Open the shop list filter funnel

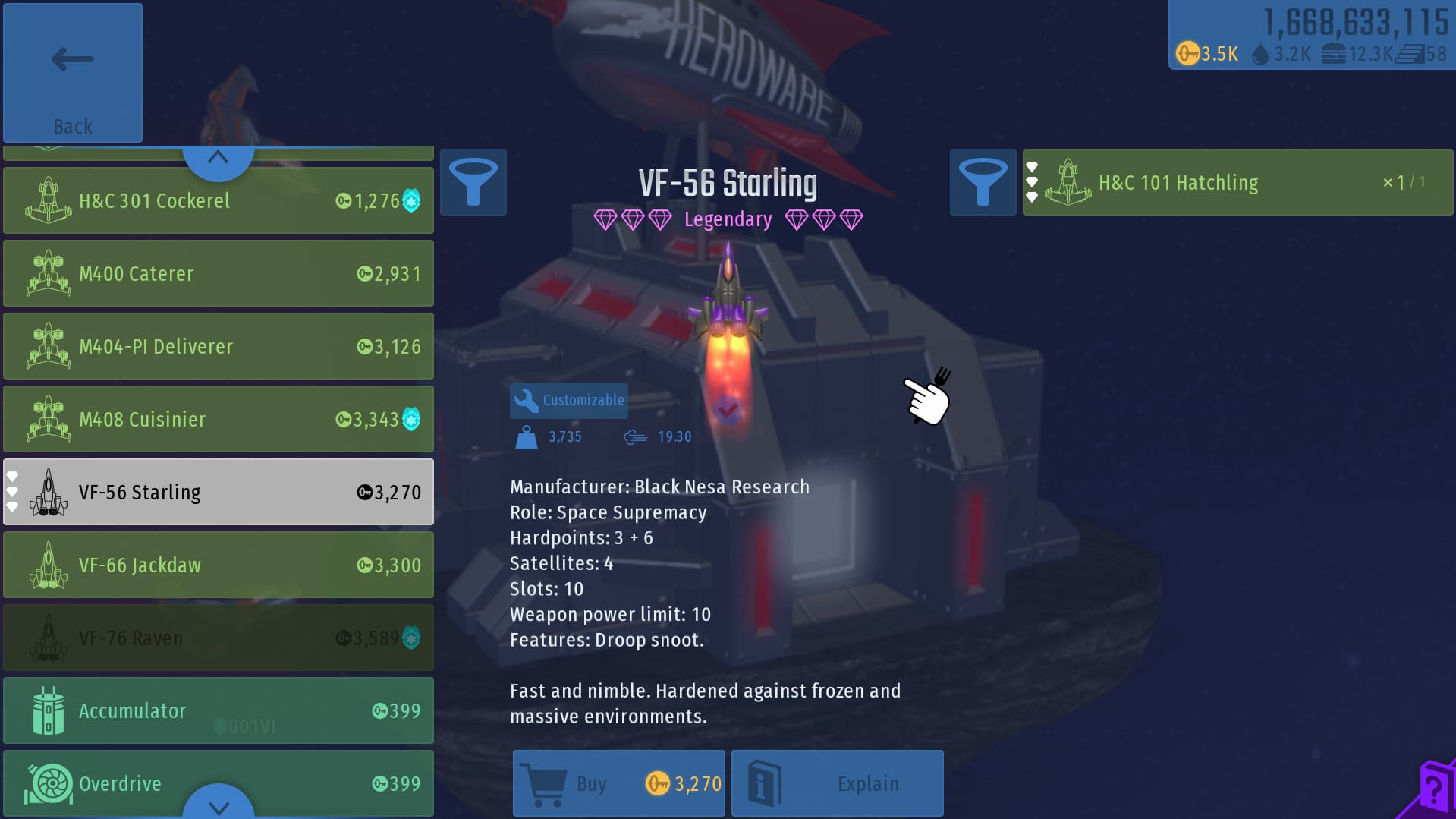click(x=473, y=182)
